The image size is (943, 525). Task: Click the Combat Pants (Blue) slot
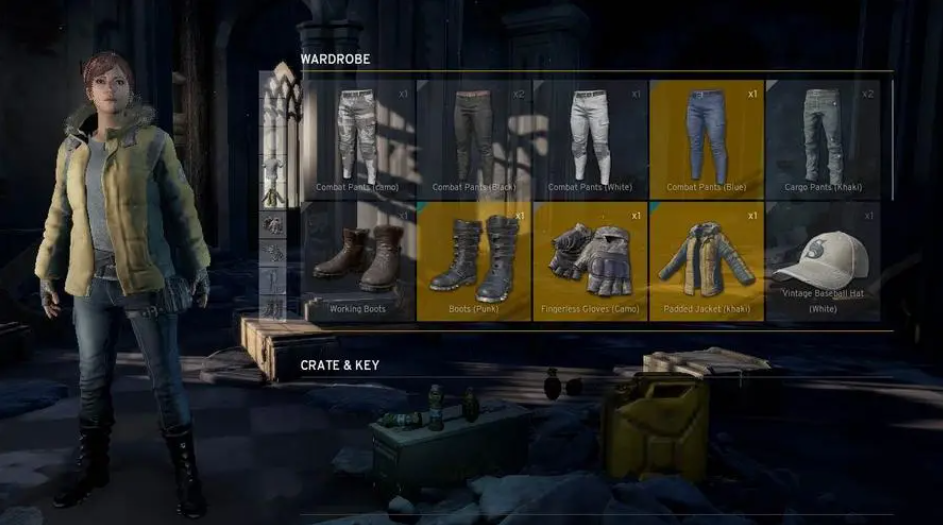[706, 139]
